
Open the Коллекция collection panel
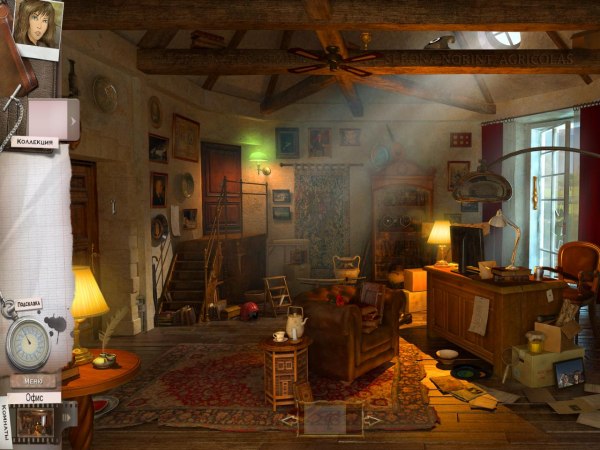tap(33, 142)
